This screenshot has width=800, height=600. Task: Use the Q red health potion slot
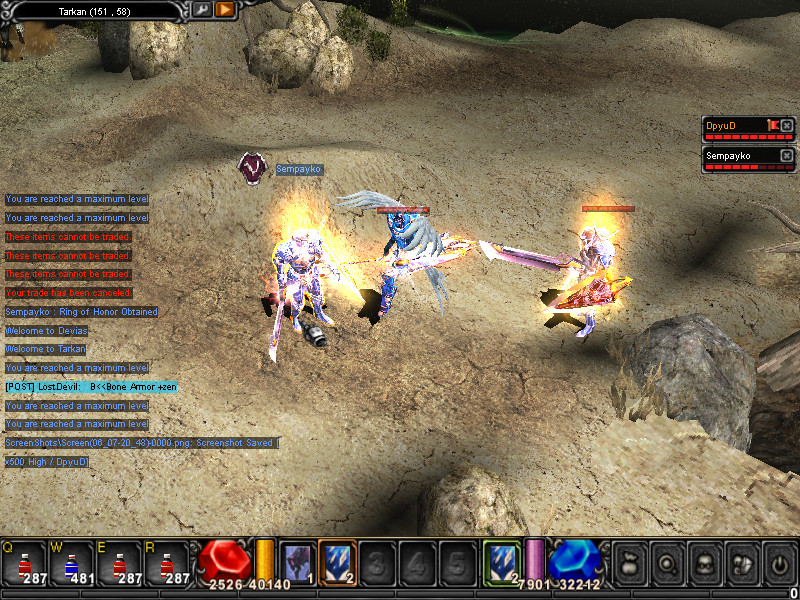pos(23,564)
